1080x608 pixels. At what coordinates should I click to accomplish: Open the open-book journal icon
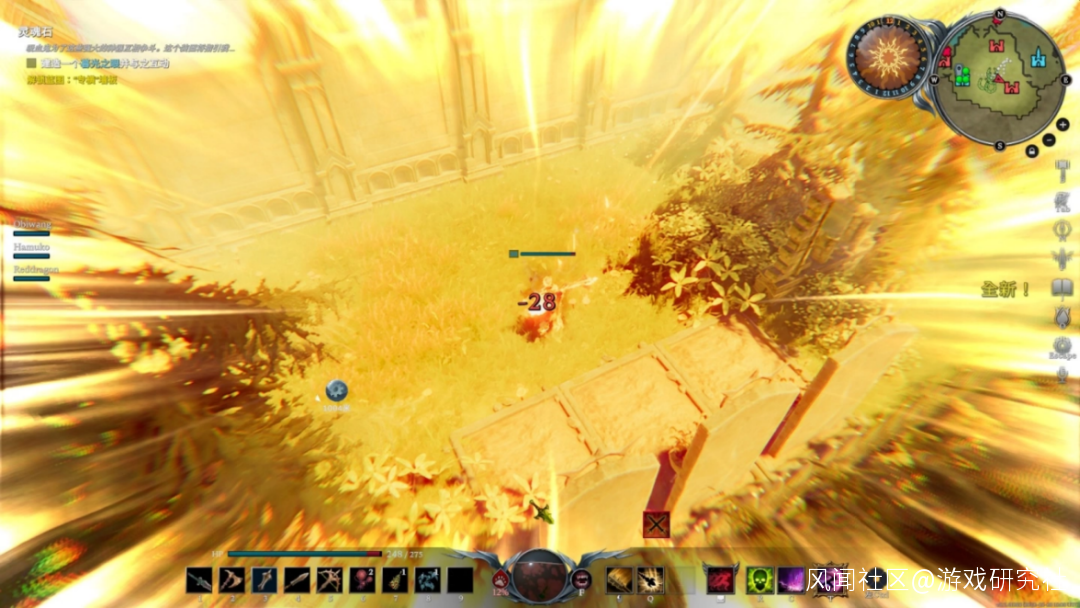pos(1062,288)
